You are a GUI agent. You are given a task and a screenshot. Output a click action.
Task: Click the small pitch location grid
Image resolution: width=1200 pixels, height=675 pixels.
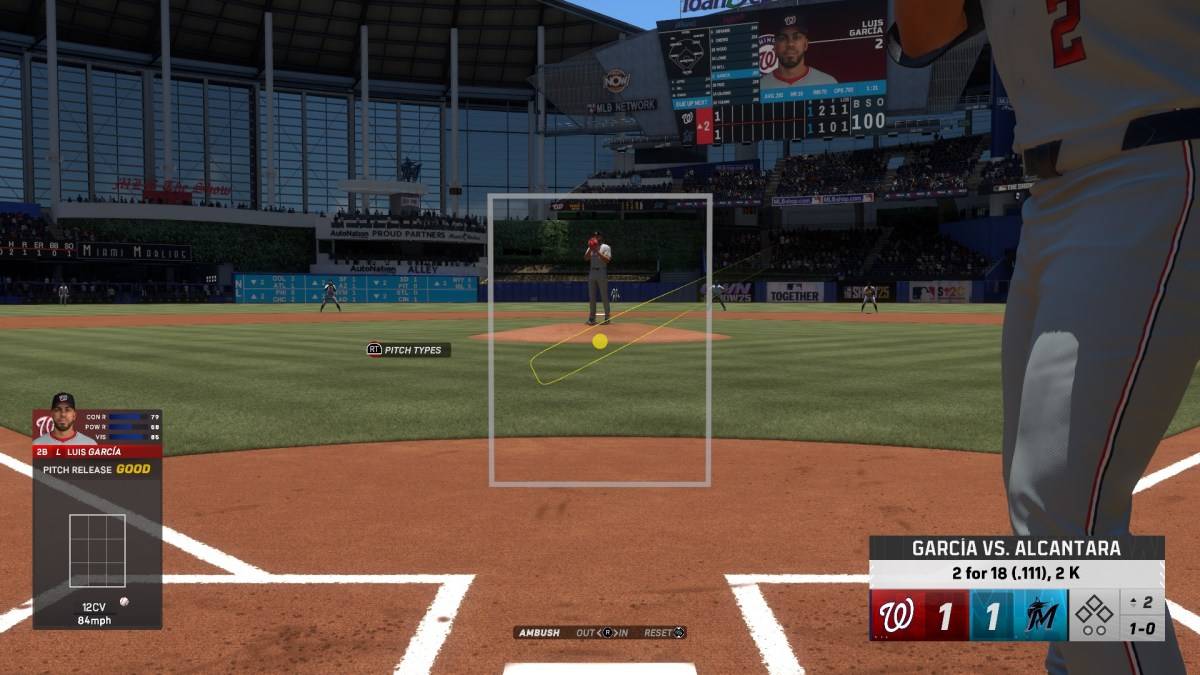pyautogui.click(x=97, y=550)
